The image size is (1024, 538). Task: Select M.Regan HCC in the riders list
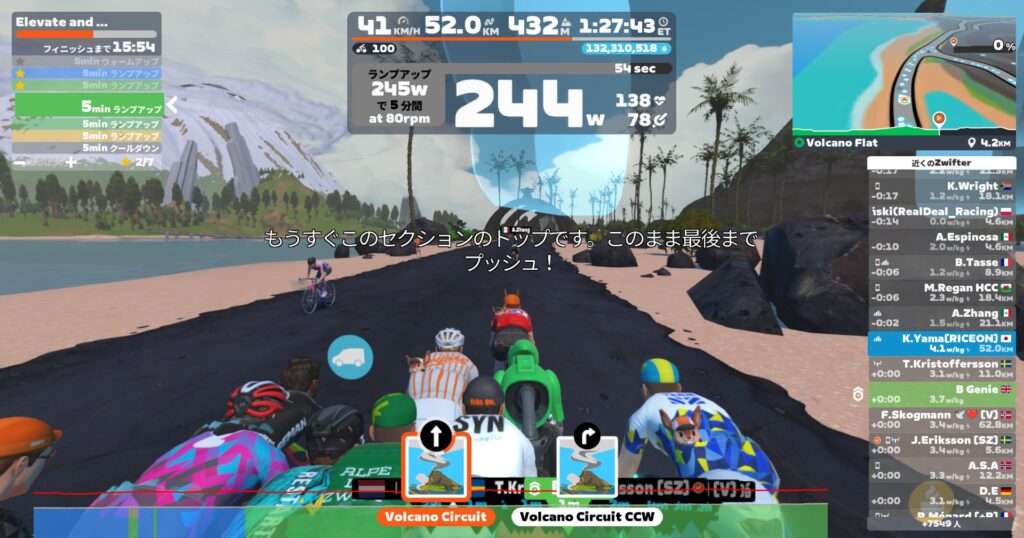click(942, 292)
